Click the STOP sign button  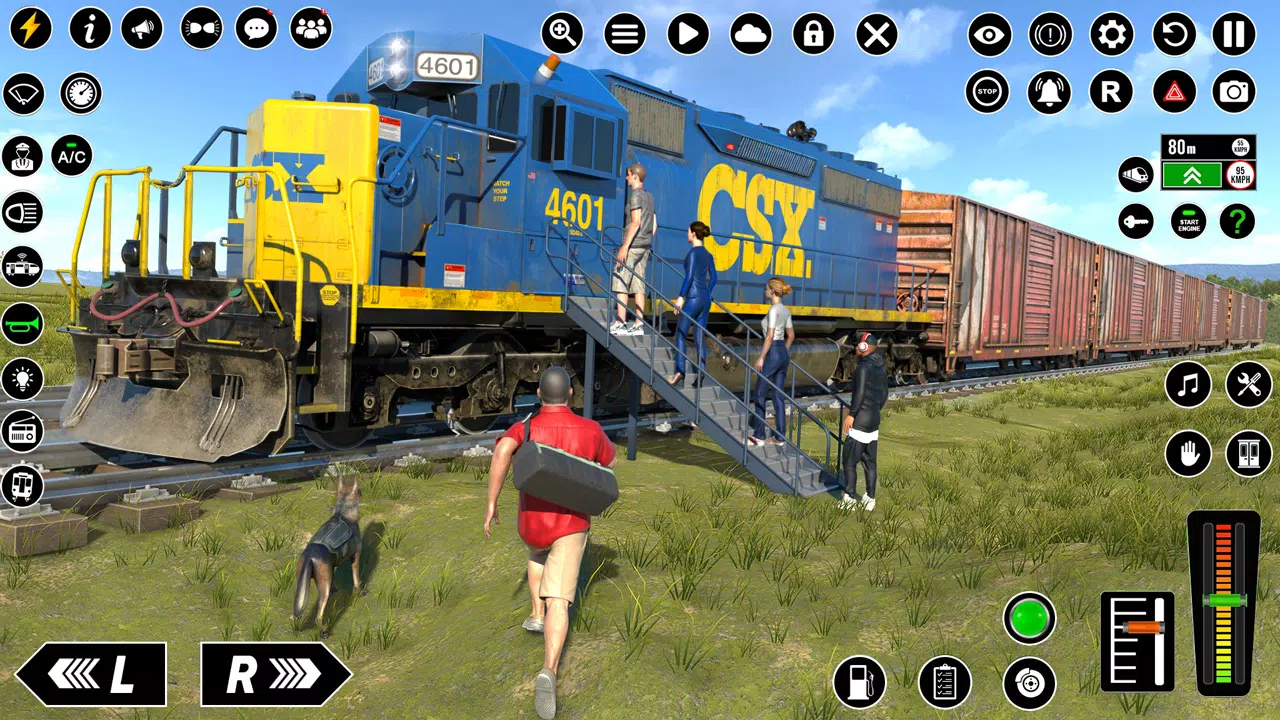click(987, 92)
